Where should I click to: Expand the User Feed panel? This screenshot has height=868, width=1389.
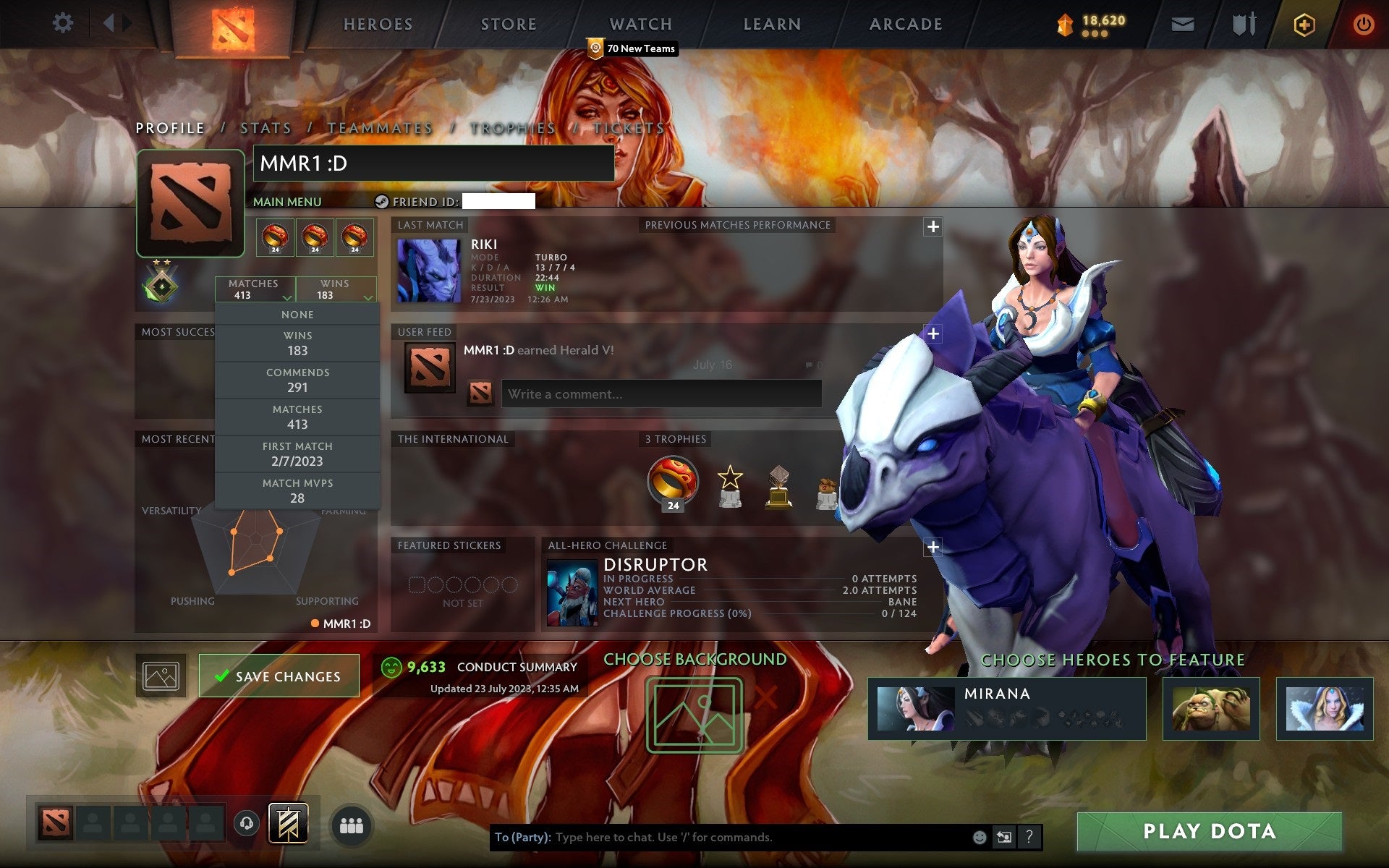tap(932, 333)
